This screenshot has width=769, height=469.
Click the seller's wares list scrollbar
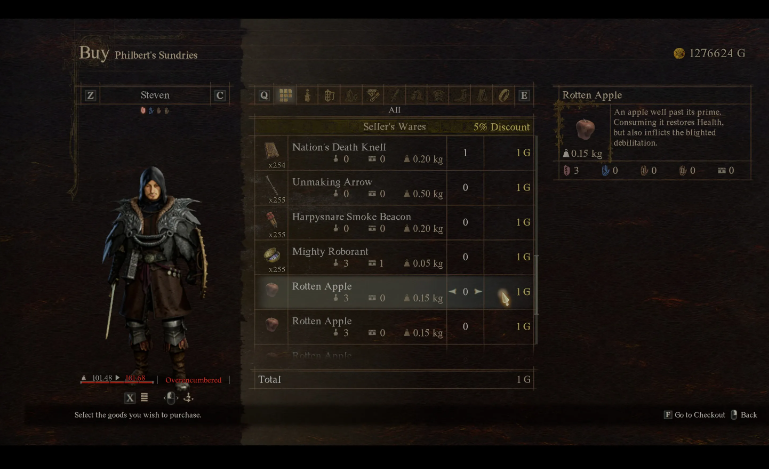point(537,290)
